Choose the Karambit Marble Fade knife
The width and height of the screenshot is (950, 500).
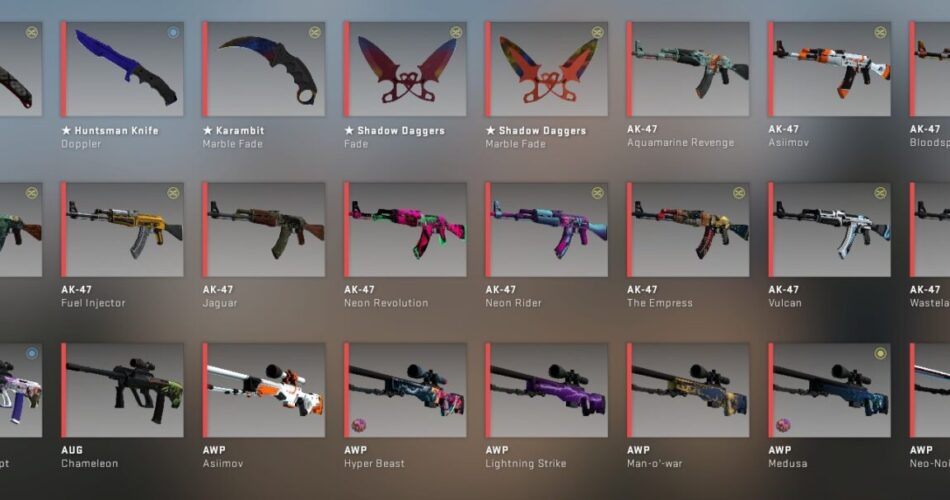265,69
